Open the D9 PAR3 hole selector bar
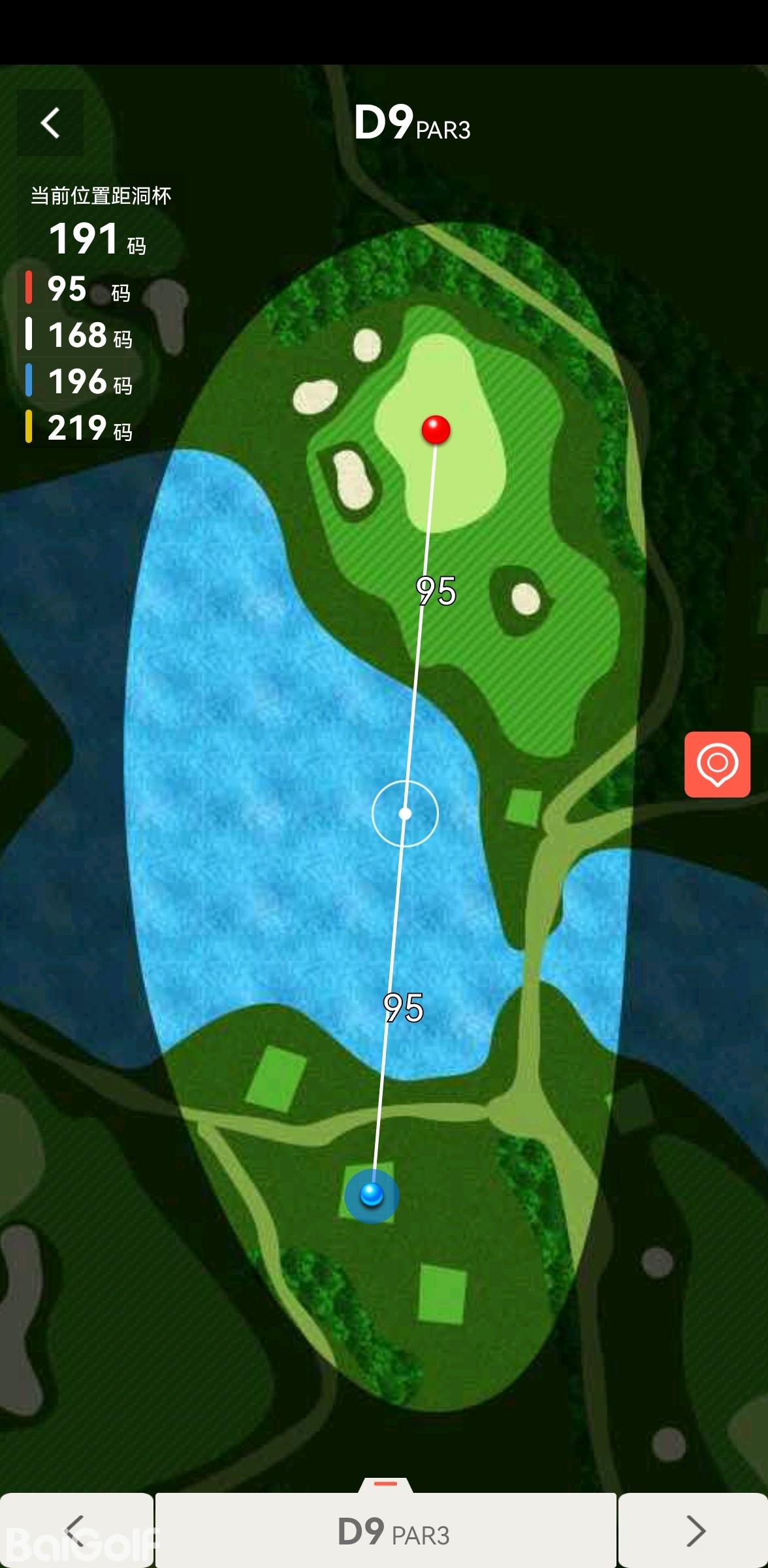The width and height of the screenshot is (768, 1568). (386, 1530)
